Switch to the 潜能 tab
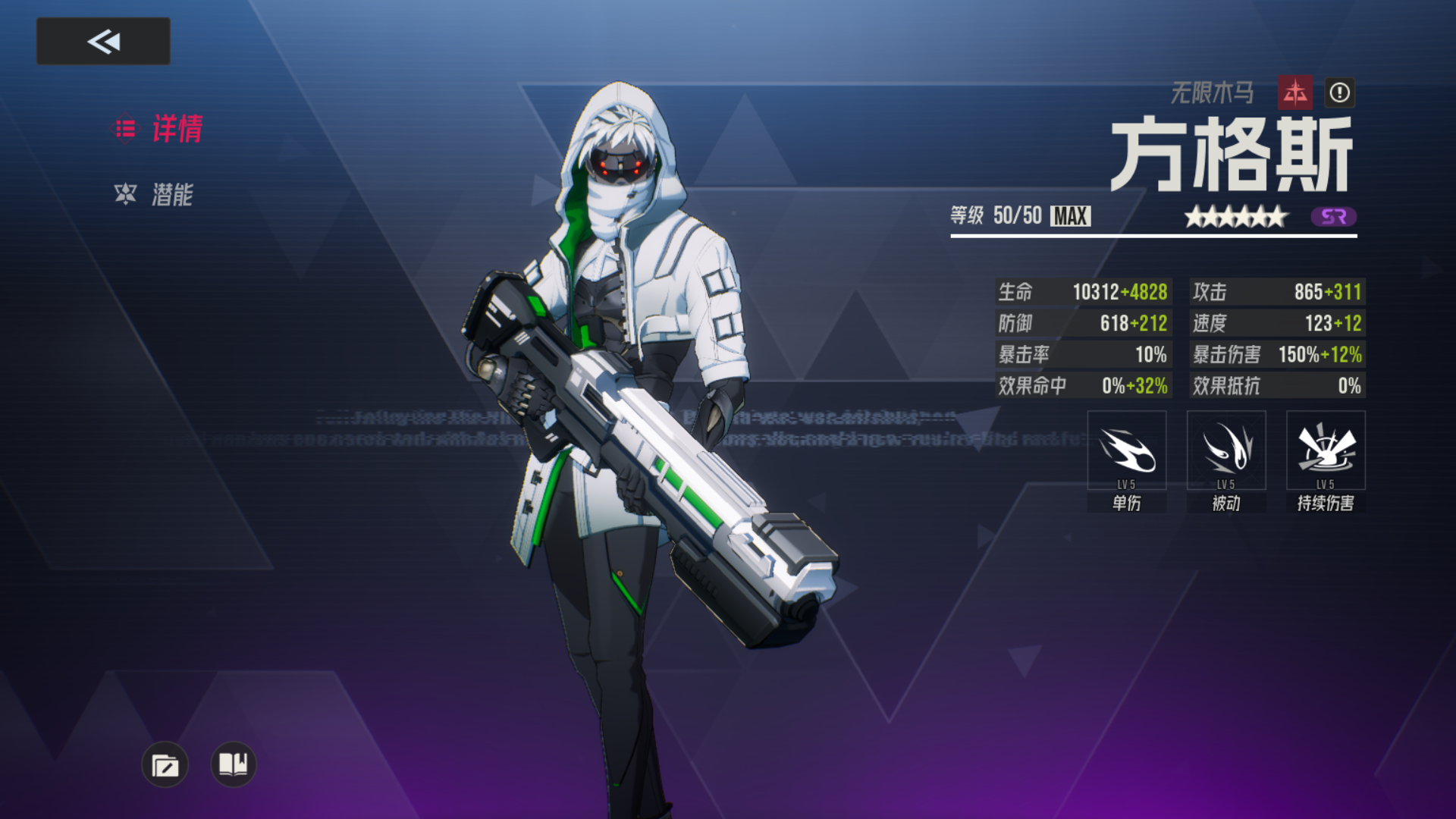 point(174,196)
